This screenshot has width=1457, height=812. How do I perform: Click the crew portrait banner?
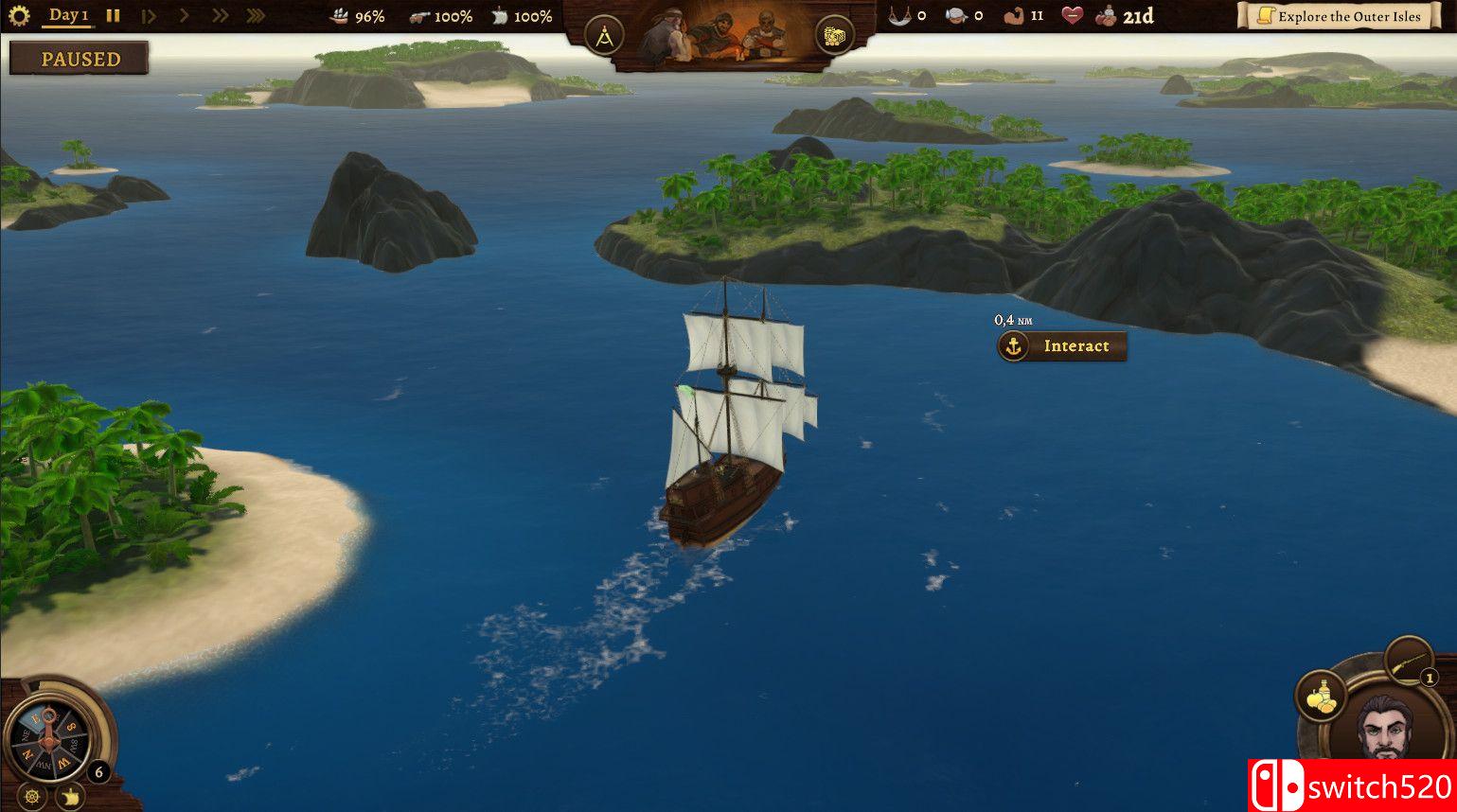(x=719, y=35)
